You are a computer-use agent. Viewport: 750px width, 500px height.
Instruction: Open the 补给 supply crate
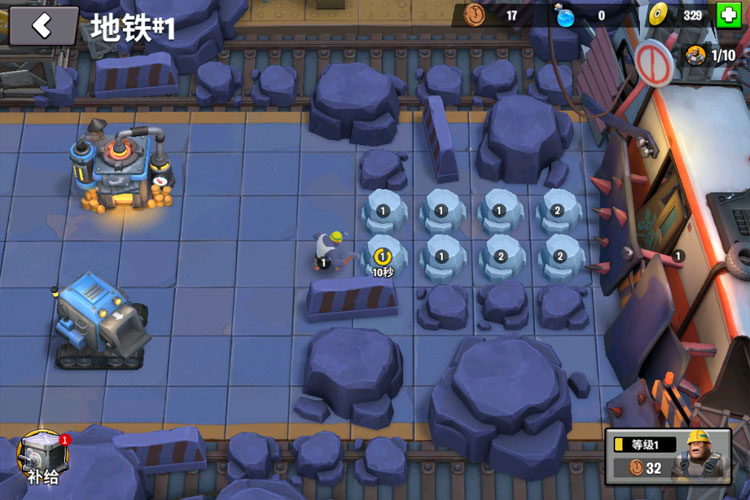pos(42,456)
